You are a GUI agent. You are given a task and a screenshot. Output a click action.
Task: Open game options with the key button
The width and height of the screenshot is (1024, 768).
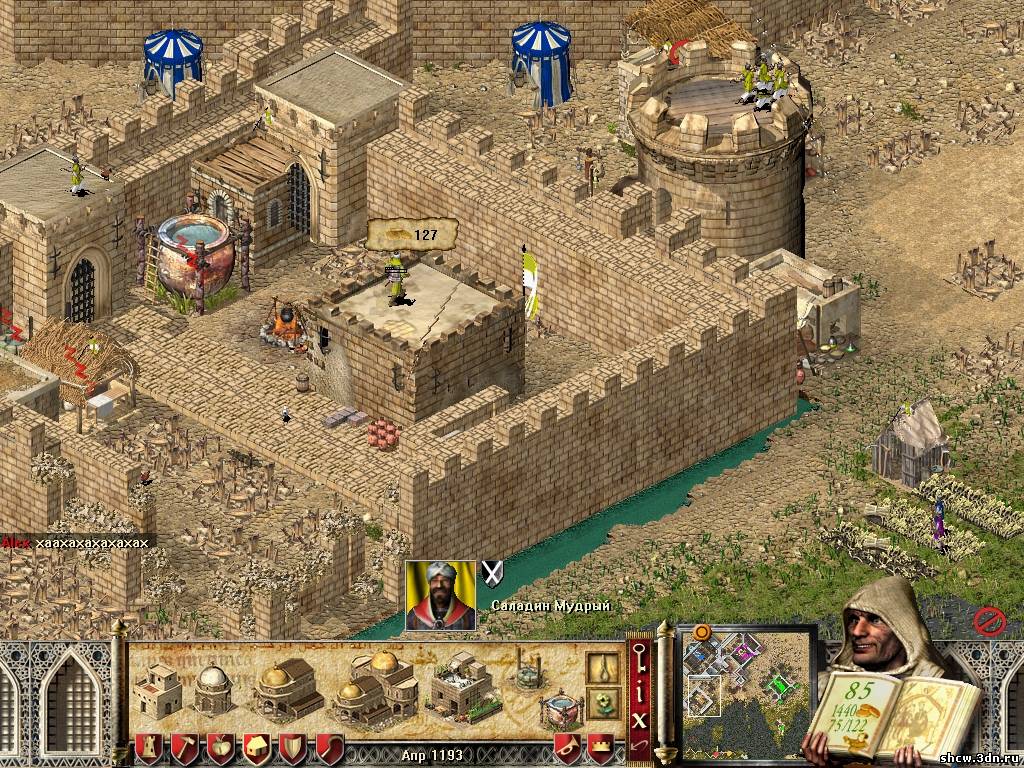pos(639,654)
